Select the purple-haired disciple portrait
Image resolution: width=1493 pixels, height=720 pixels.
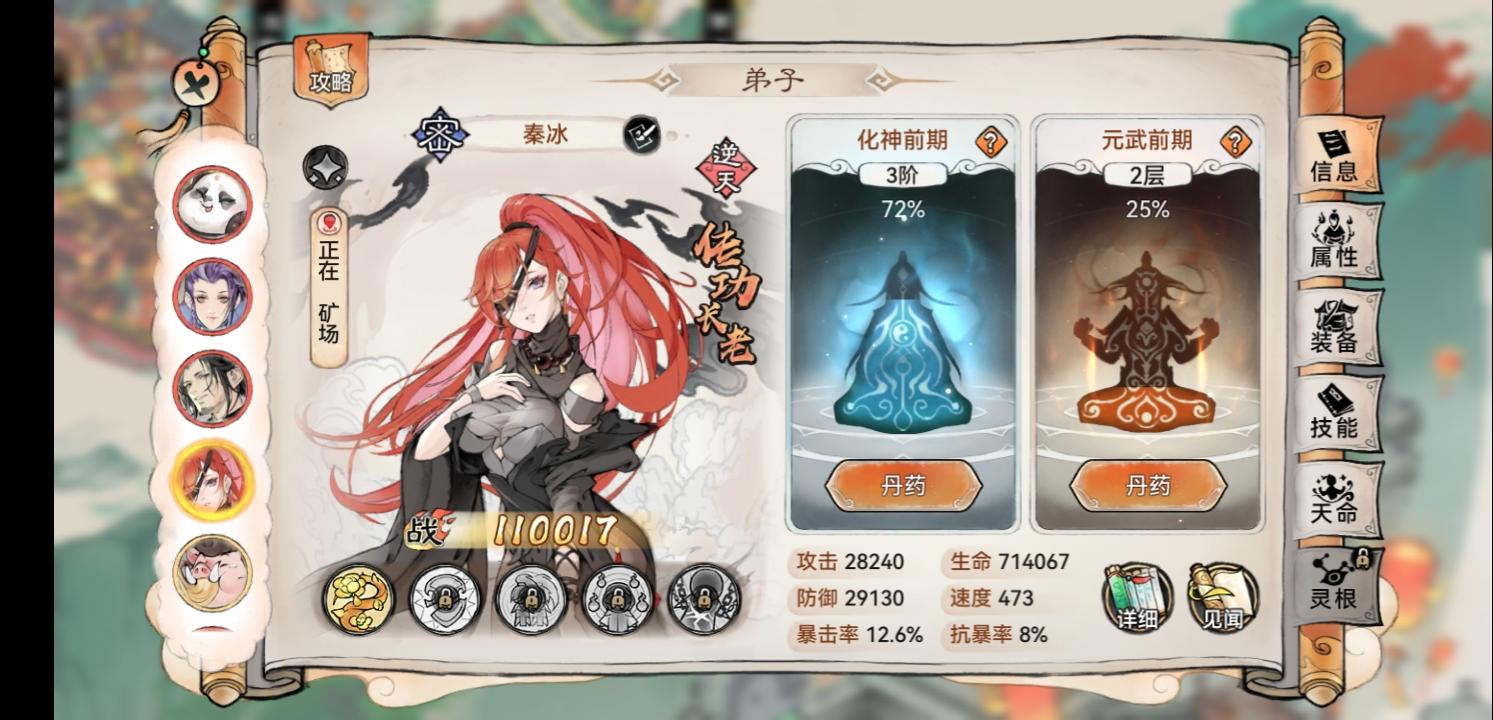pos(213,297)
